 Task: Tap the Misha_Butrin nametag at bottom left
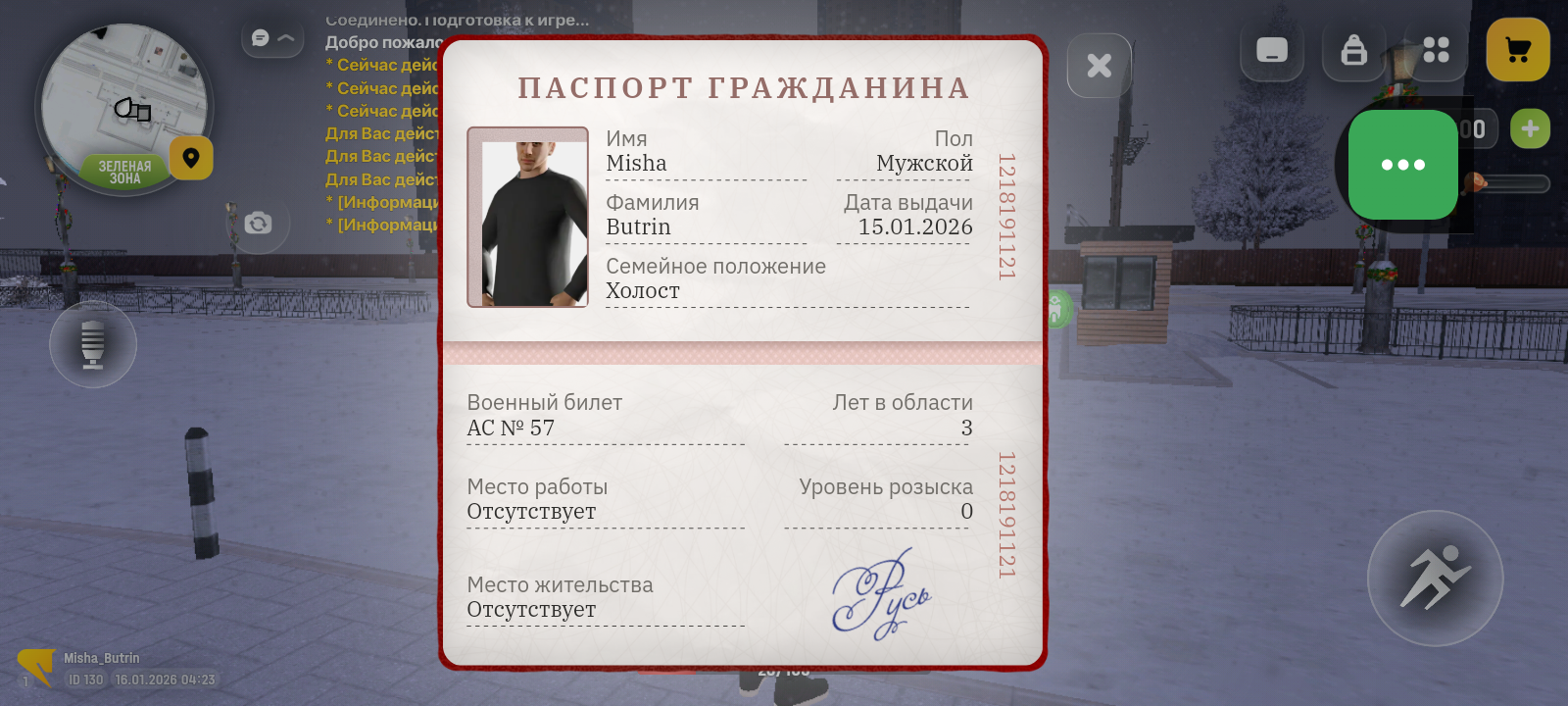point(101,658)
